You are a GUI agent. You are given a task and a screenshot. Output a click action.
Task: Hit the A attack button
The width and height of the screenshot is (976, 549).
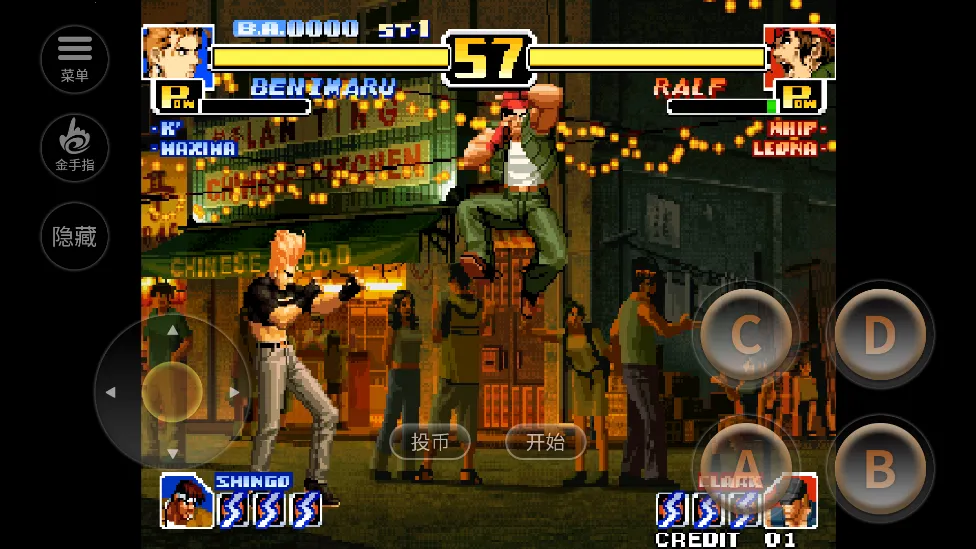[745, 465]
